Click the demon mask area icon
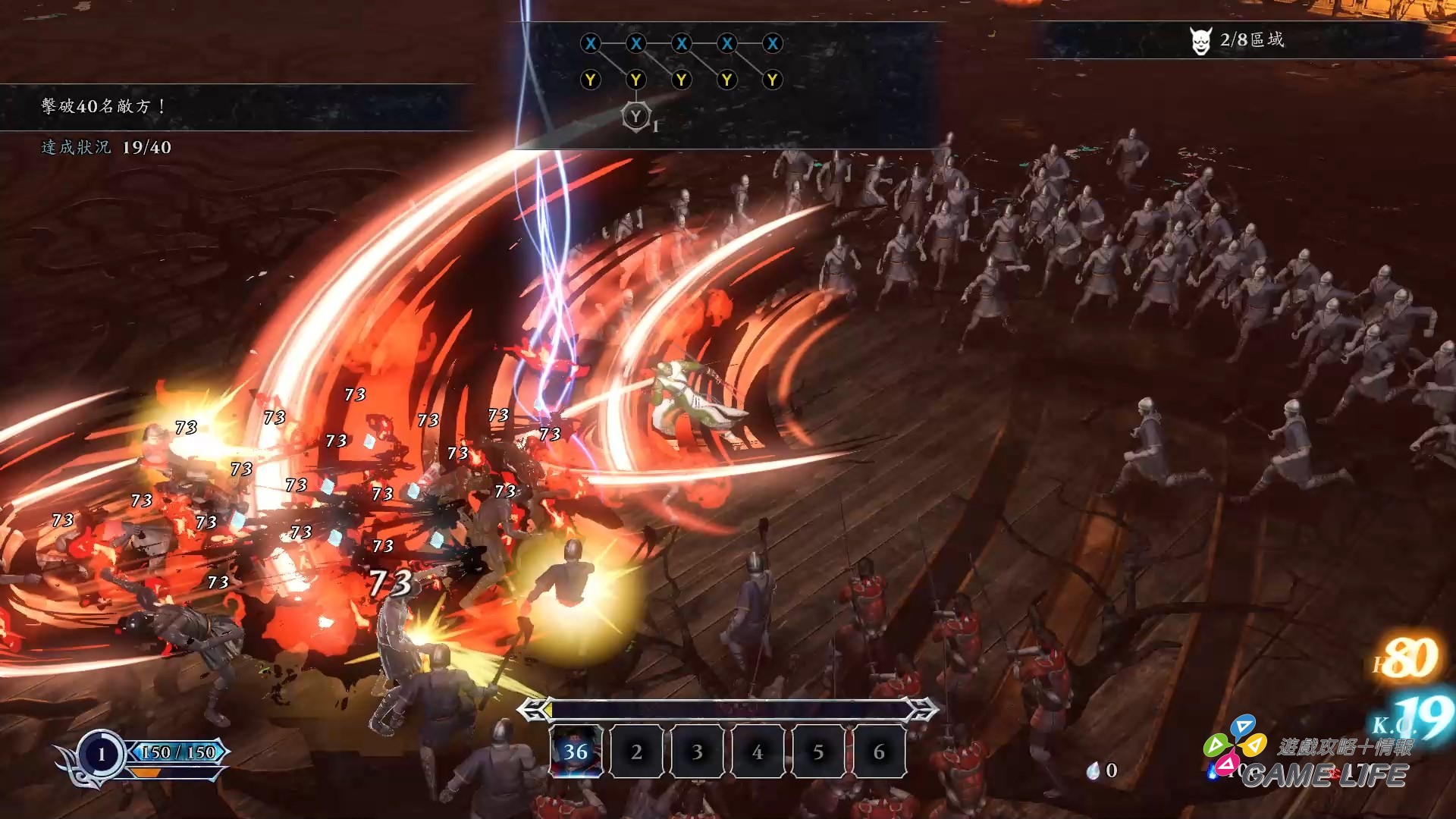Image resolution: width=1456 pixels, height=819 pixels. (1200, 41)
